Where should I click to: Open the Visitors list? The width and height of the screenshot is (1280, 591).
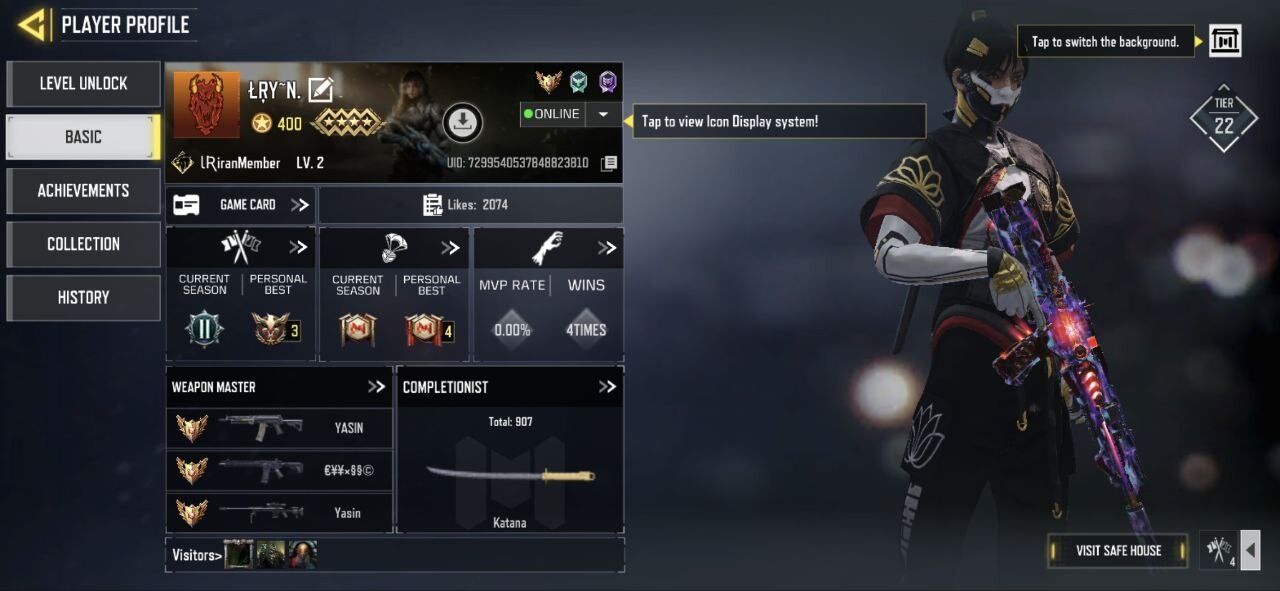point(196,555)
